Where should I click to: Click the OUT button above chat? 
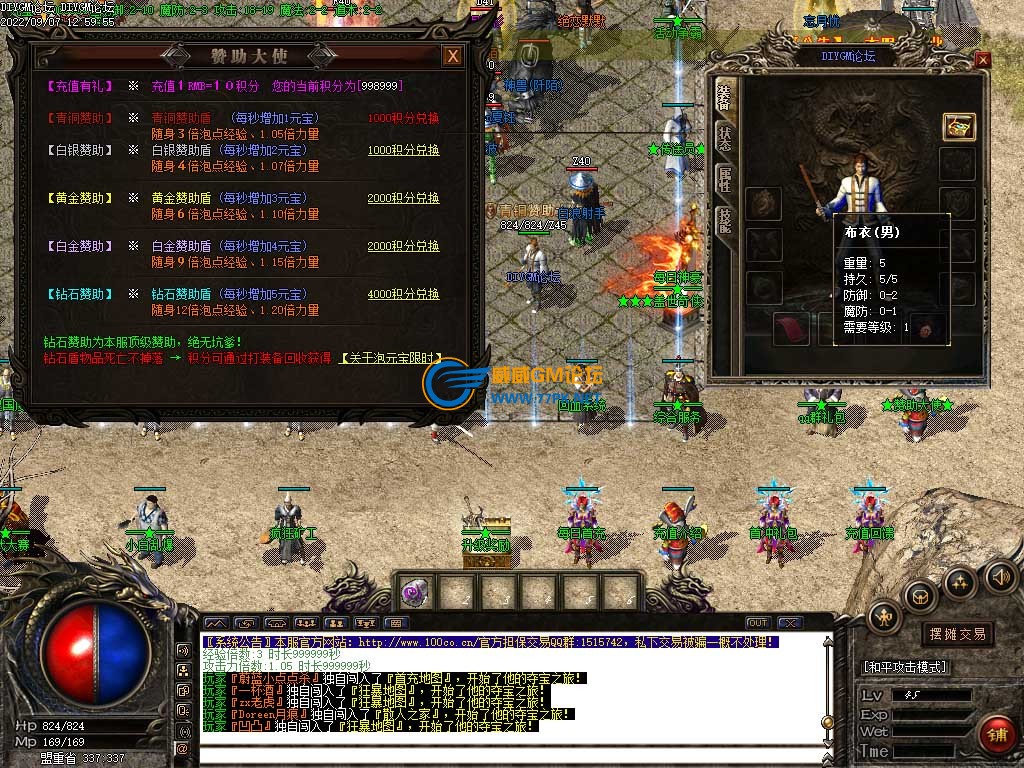point(757,623)
